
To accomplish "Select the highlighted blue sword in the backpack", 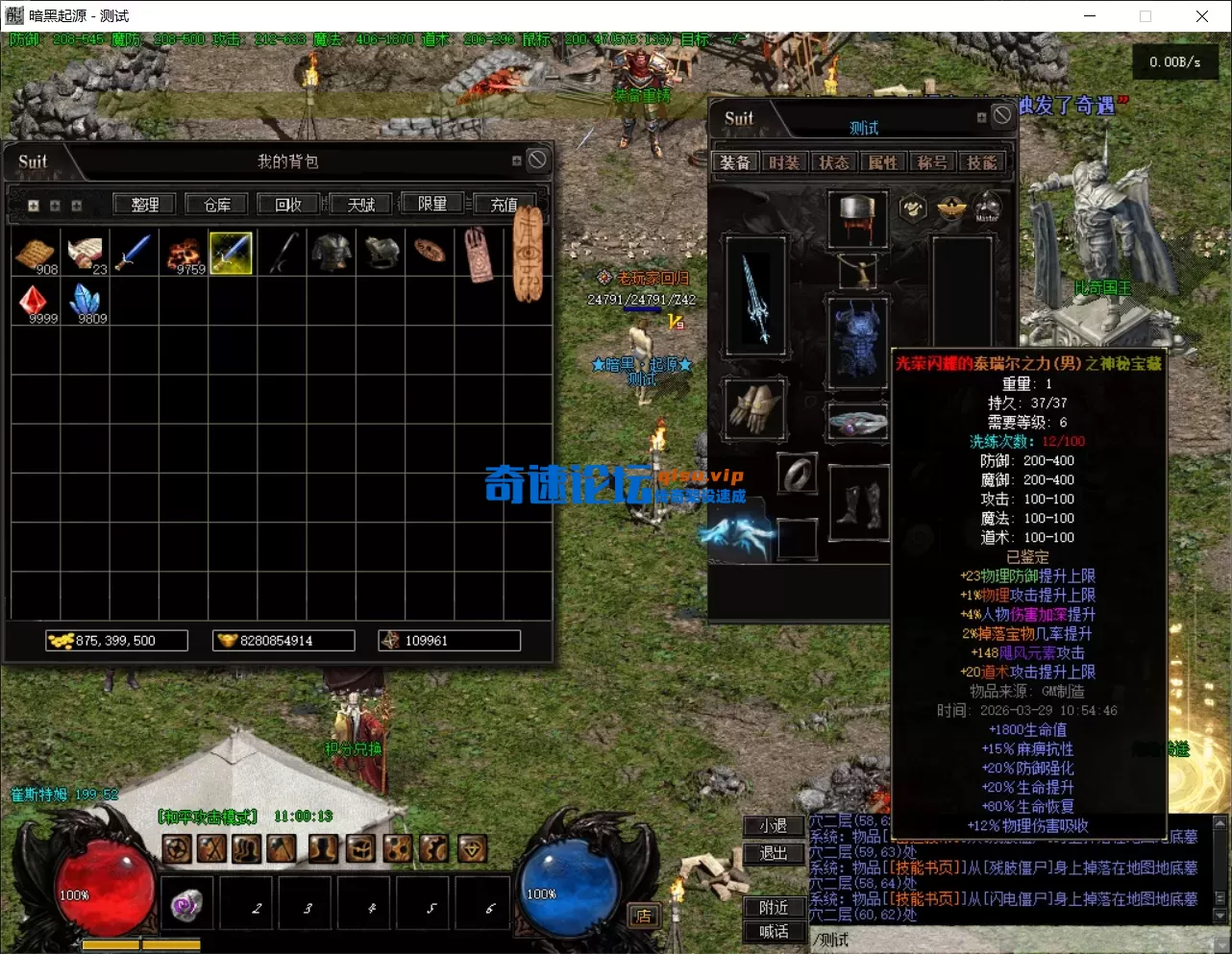I will (231, 253).
